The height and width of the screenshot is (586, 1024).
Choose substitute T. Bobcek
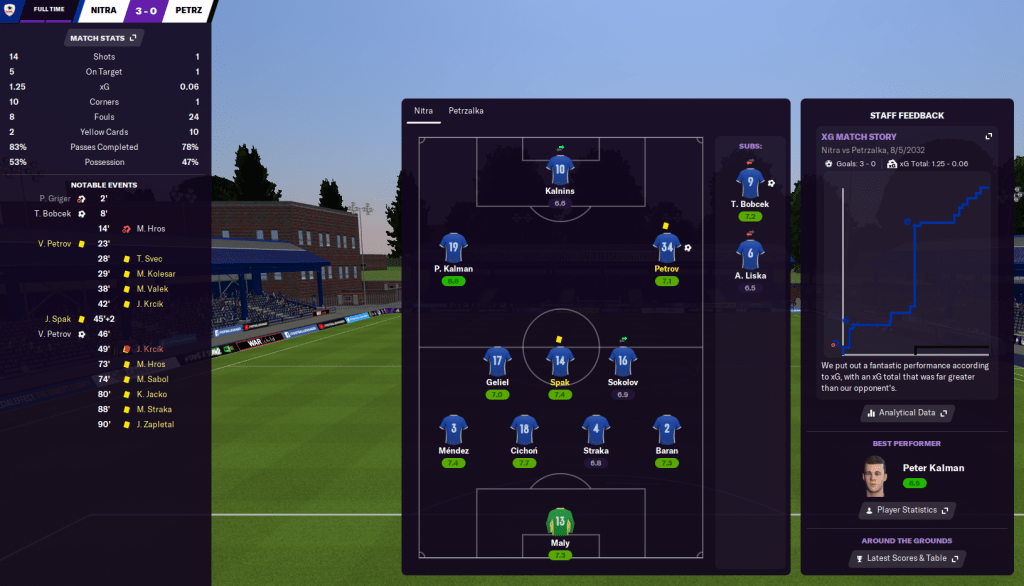pos(749,183)
